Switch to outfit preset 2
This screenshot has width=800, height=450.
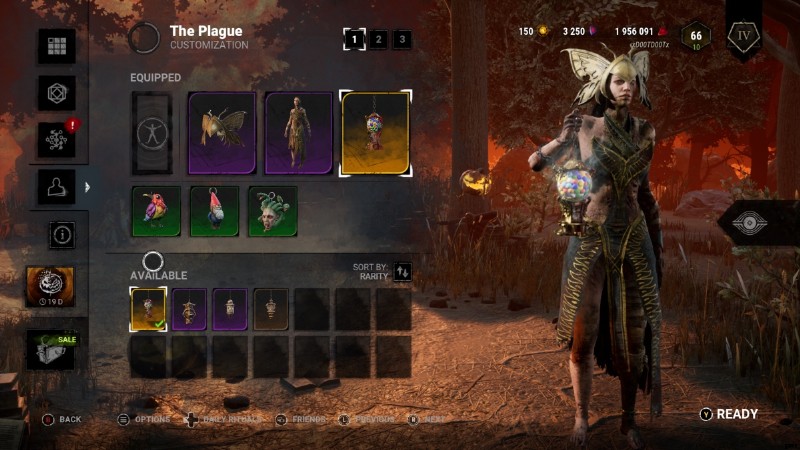click(378, 40)
